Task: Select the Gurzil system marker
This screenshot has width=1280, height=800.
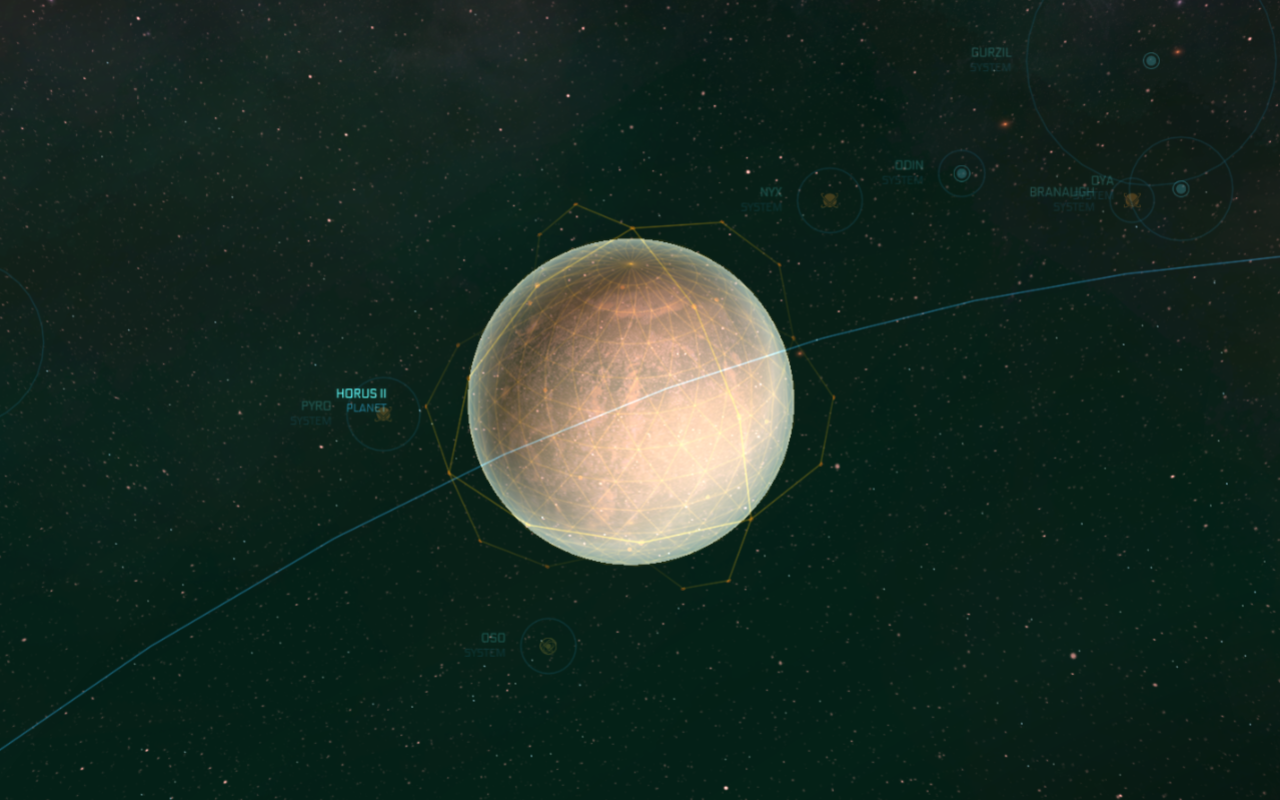Action: coord(1151,61)
